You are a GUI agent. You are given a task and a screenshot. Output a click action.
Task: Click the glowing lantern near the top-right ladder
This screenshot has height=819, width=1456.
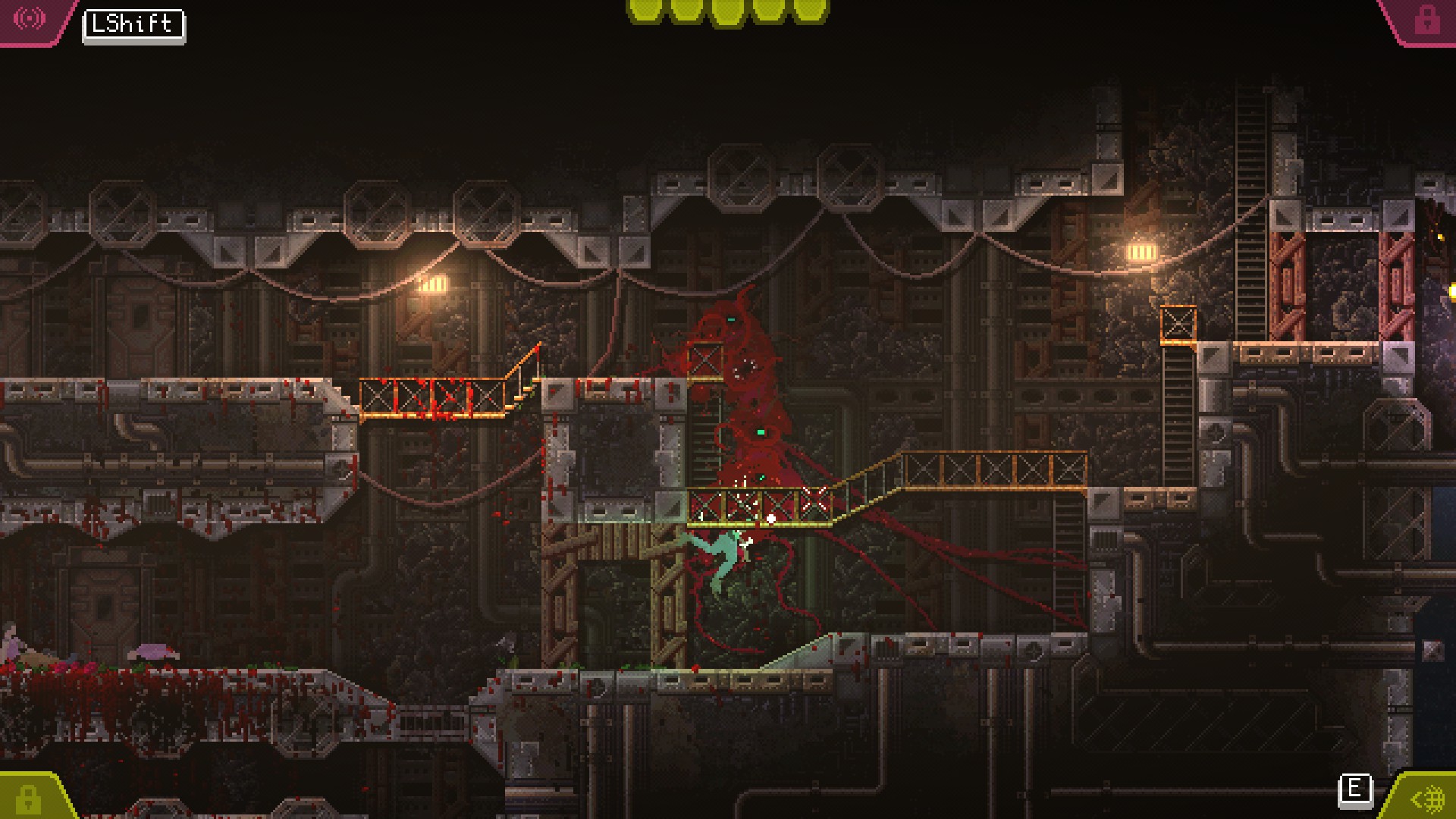pyautogui.click(x=1141, y=252)
